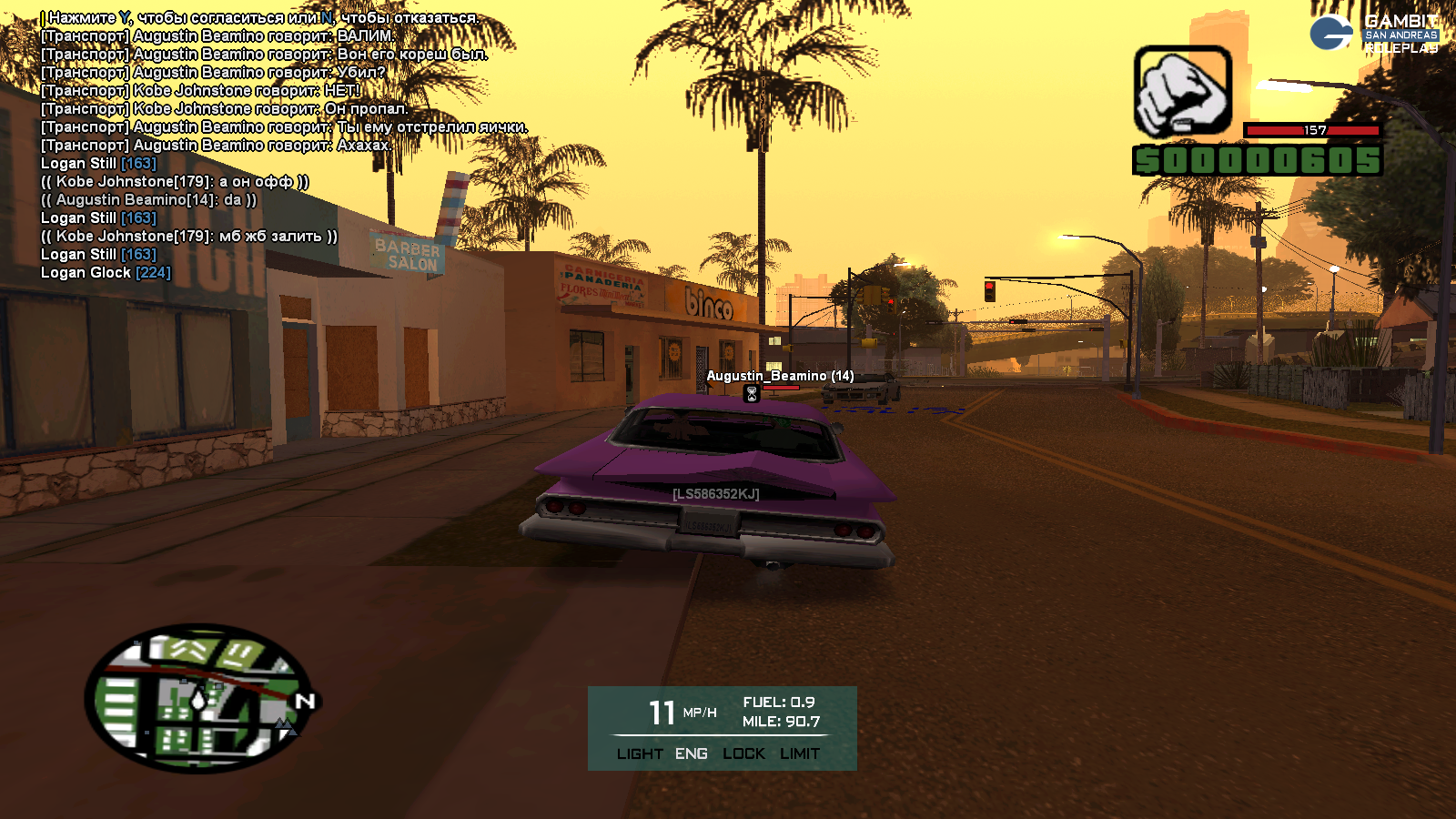Click the radar minimap

(x=198, y=698)
